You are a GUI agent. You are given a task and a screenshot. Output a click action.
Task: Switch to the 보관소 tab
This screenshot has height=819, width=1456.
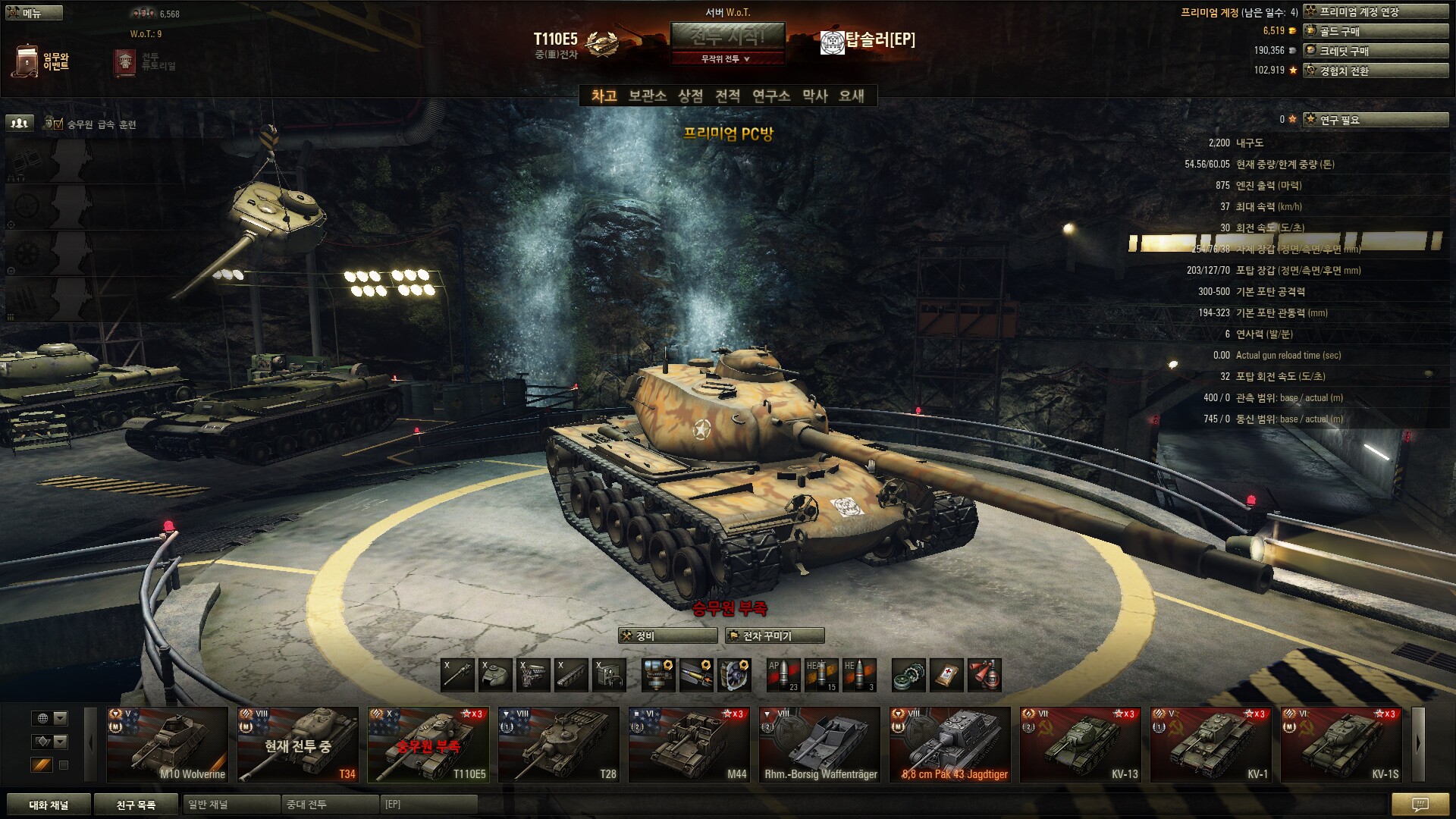click(647, 96)
